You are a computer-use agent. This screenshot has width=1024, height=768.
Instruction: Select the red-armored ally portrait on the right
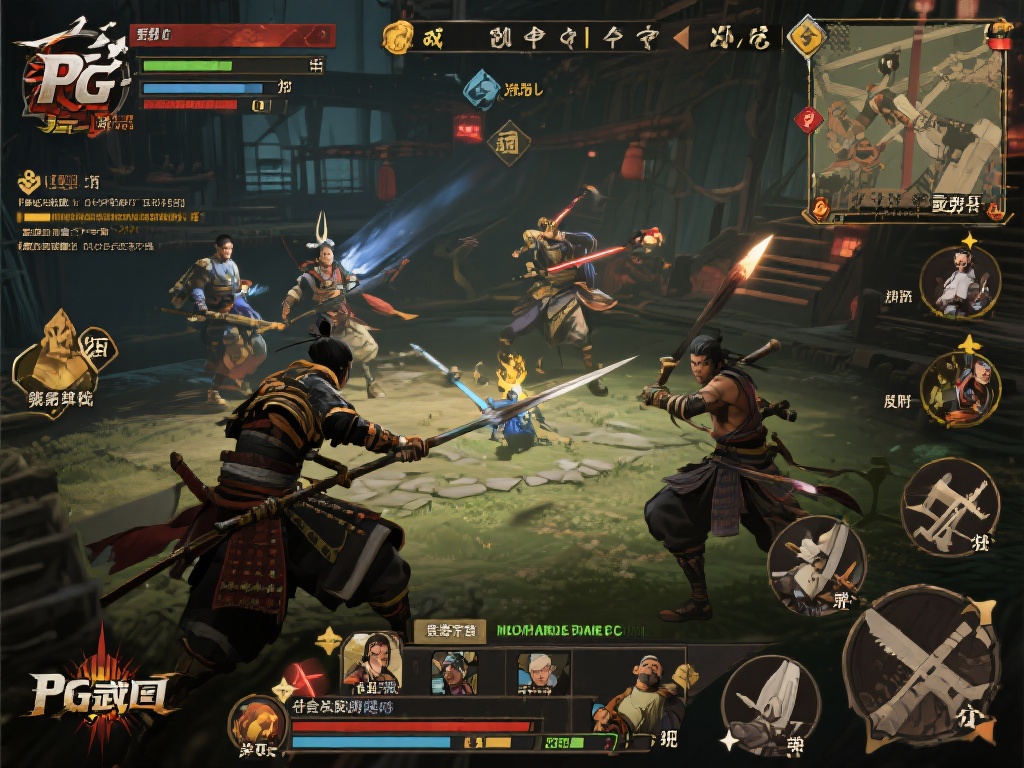[960, 388]
